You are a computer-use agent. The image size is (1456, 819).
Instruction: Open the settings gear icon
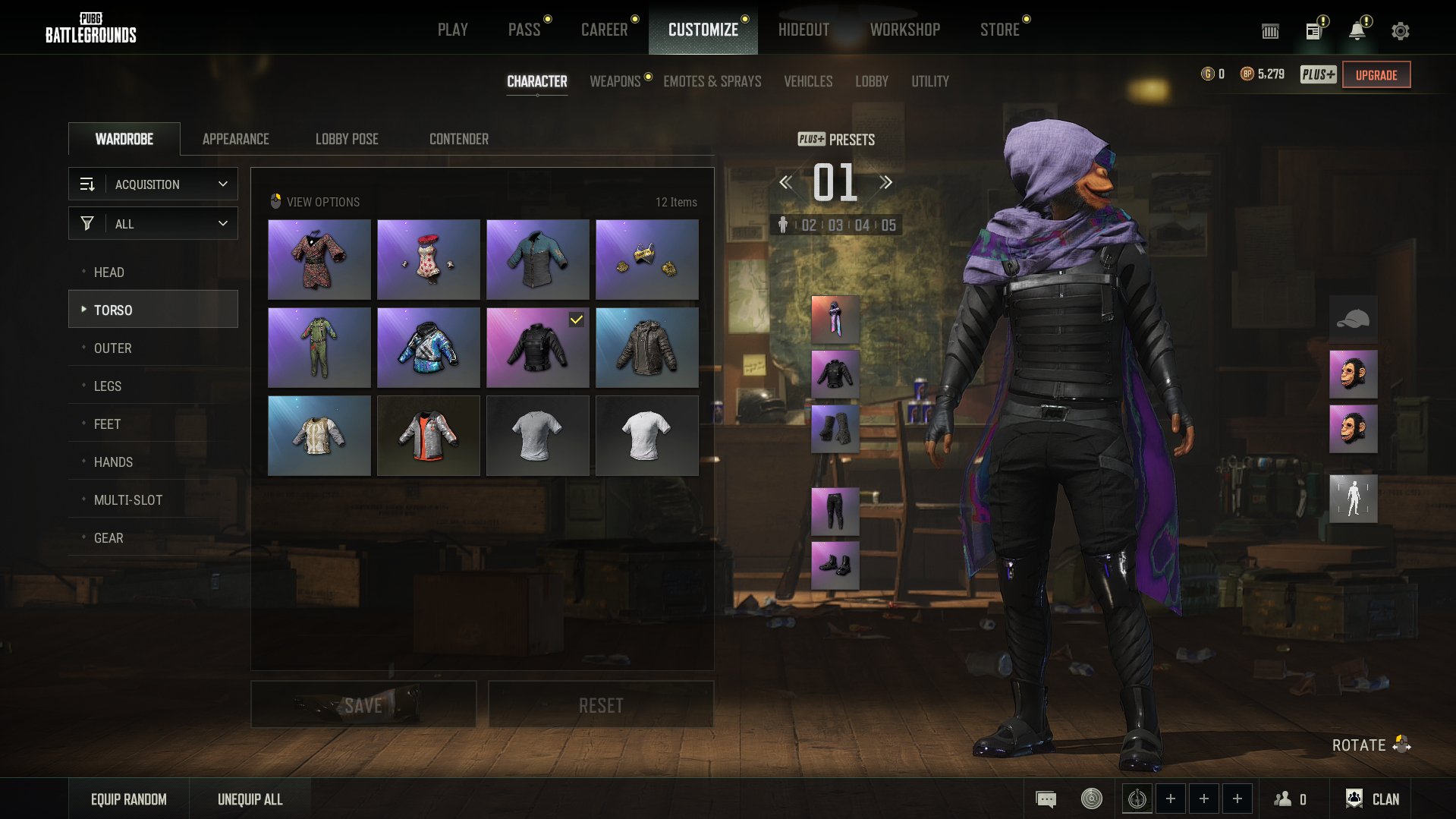(1400, 31)
